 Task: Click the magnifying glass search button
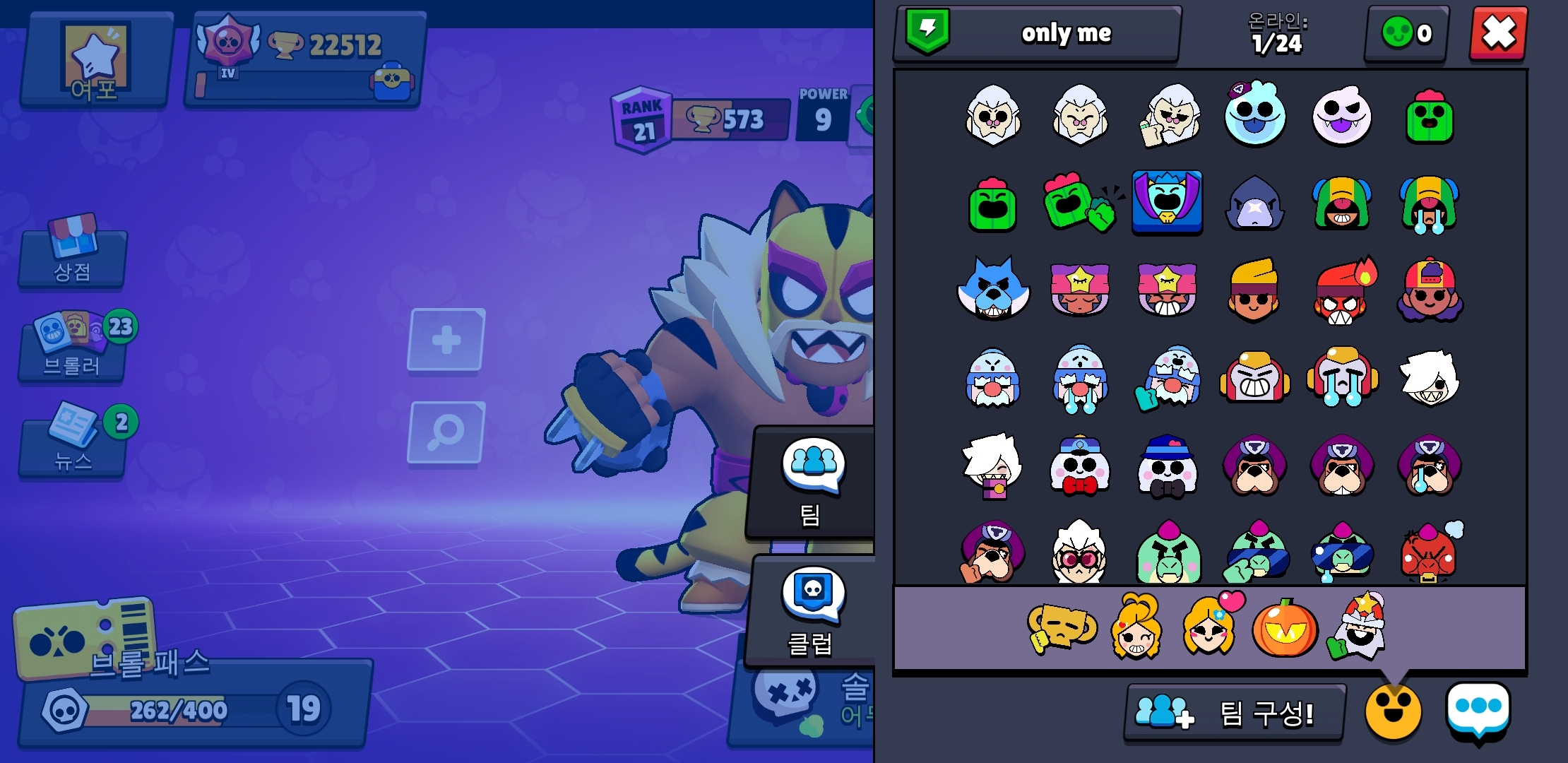pyautogui.click(x=446, y=432)
